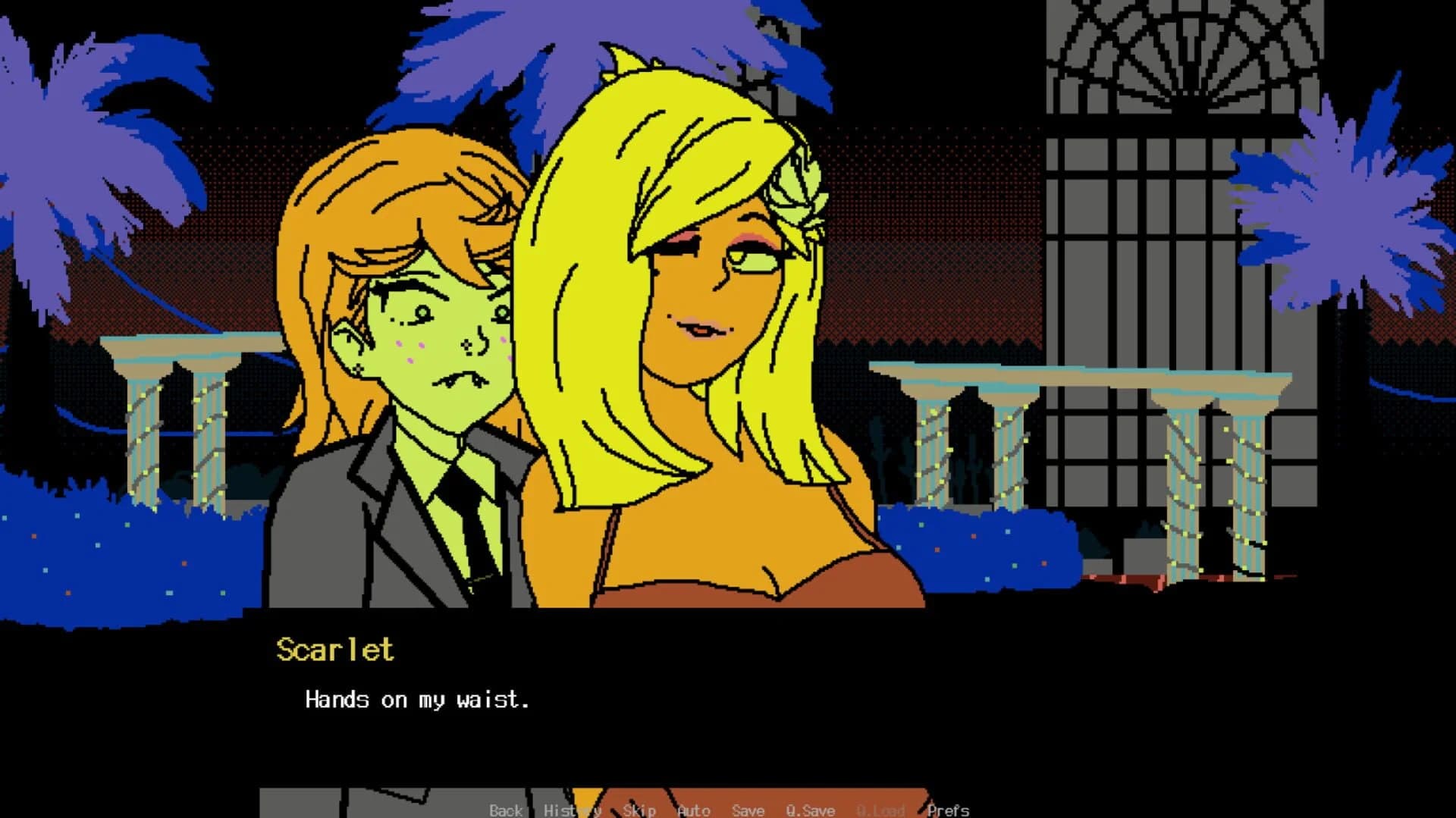Click the grayed-out Q.Load option

click(880, 810)
